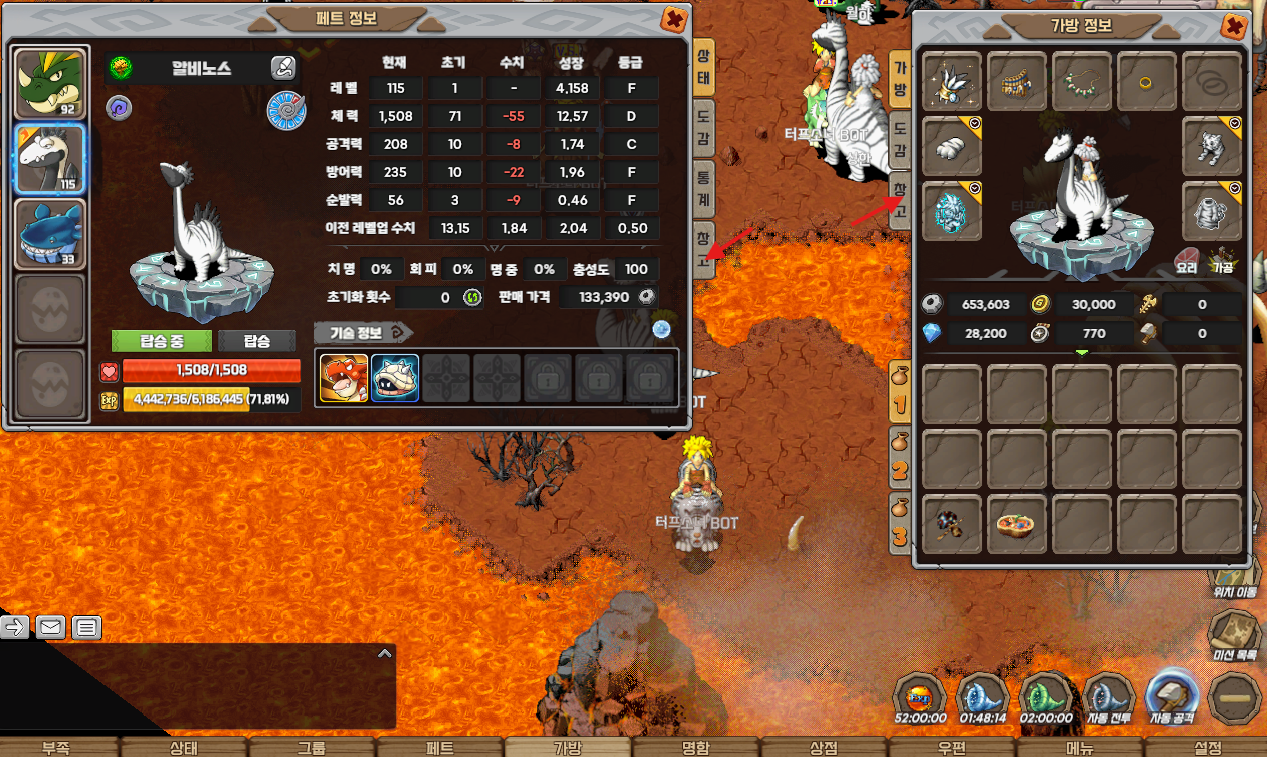
Task: Open 설정 settings from the bottom menu
Action: tap(1208, 747)
